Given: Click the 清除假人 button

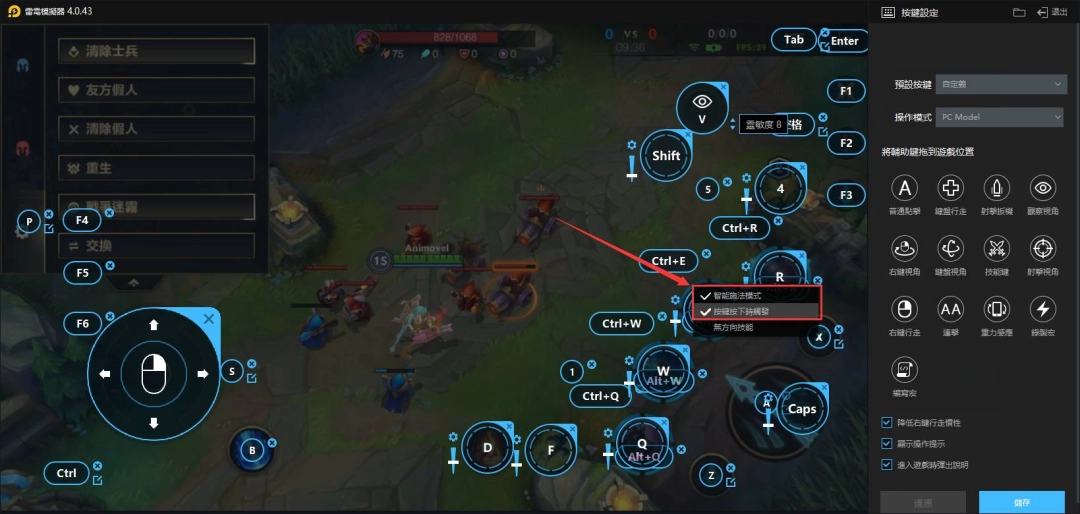Looking at the screenshot, I should tap(156, 129).
